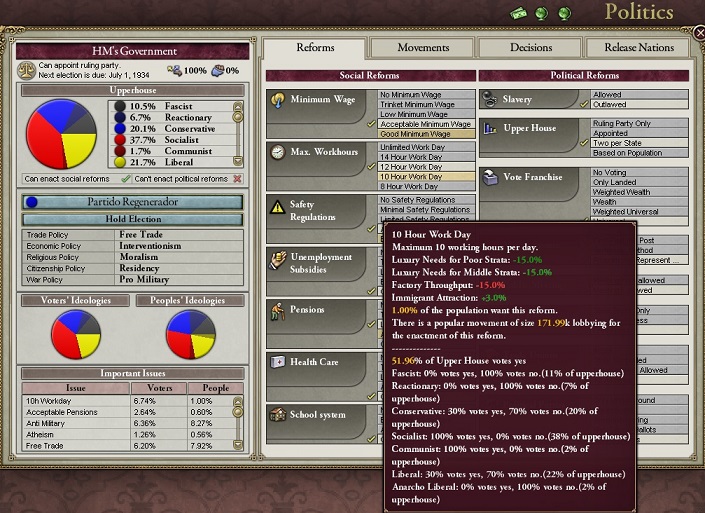This screenshot has width=705, height=513.
Task: Select Good Minimum Wage reform
Action: click(416, 134)
